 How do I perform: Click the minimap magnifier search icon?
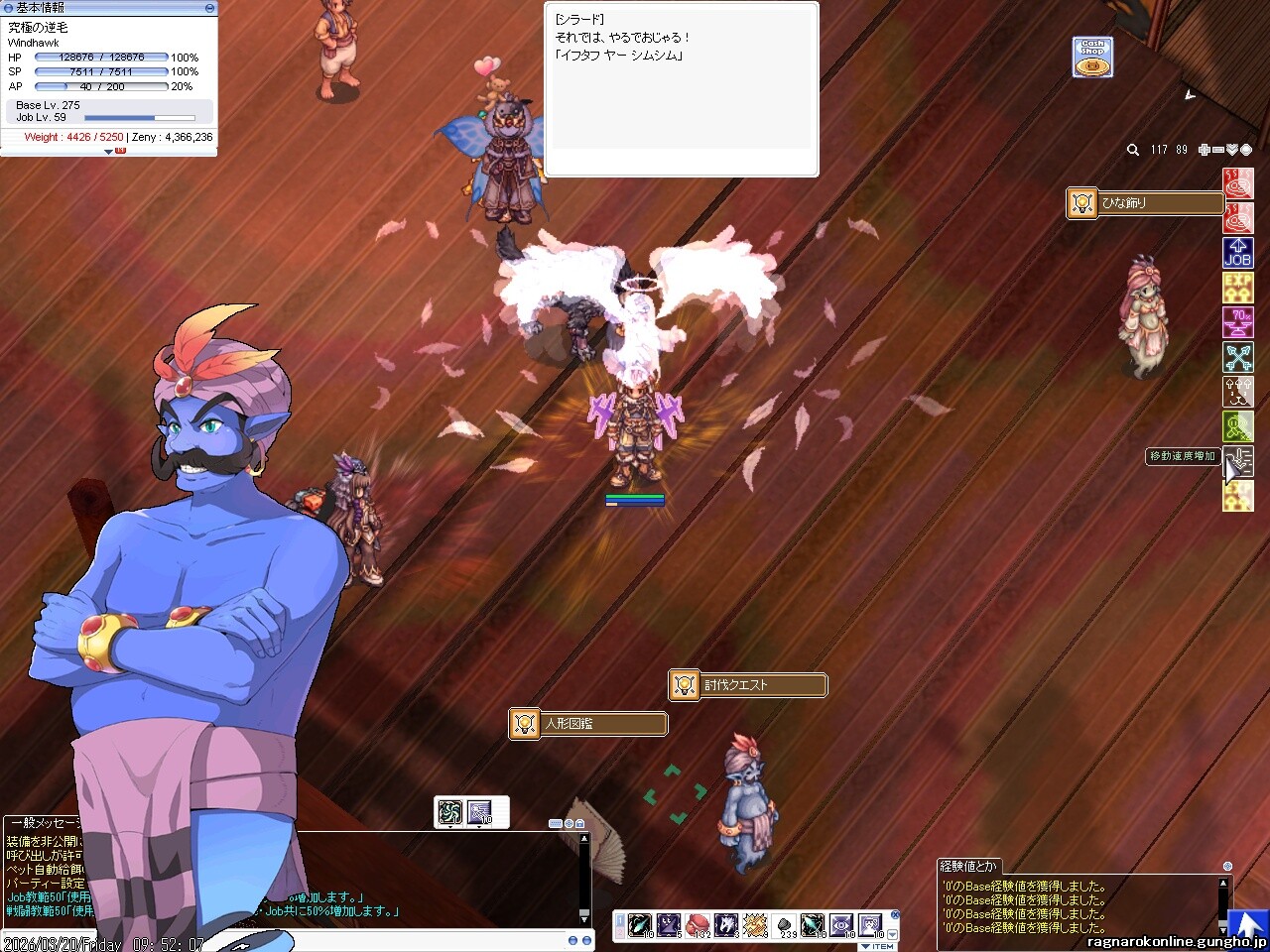1133,150
